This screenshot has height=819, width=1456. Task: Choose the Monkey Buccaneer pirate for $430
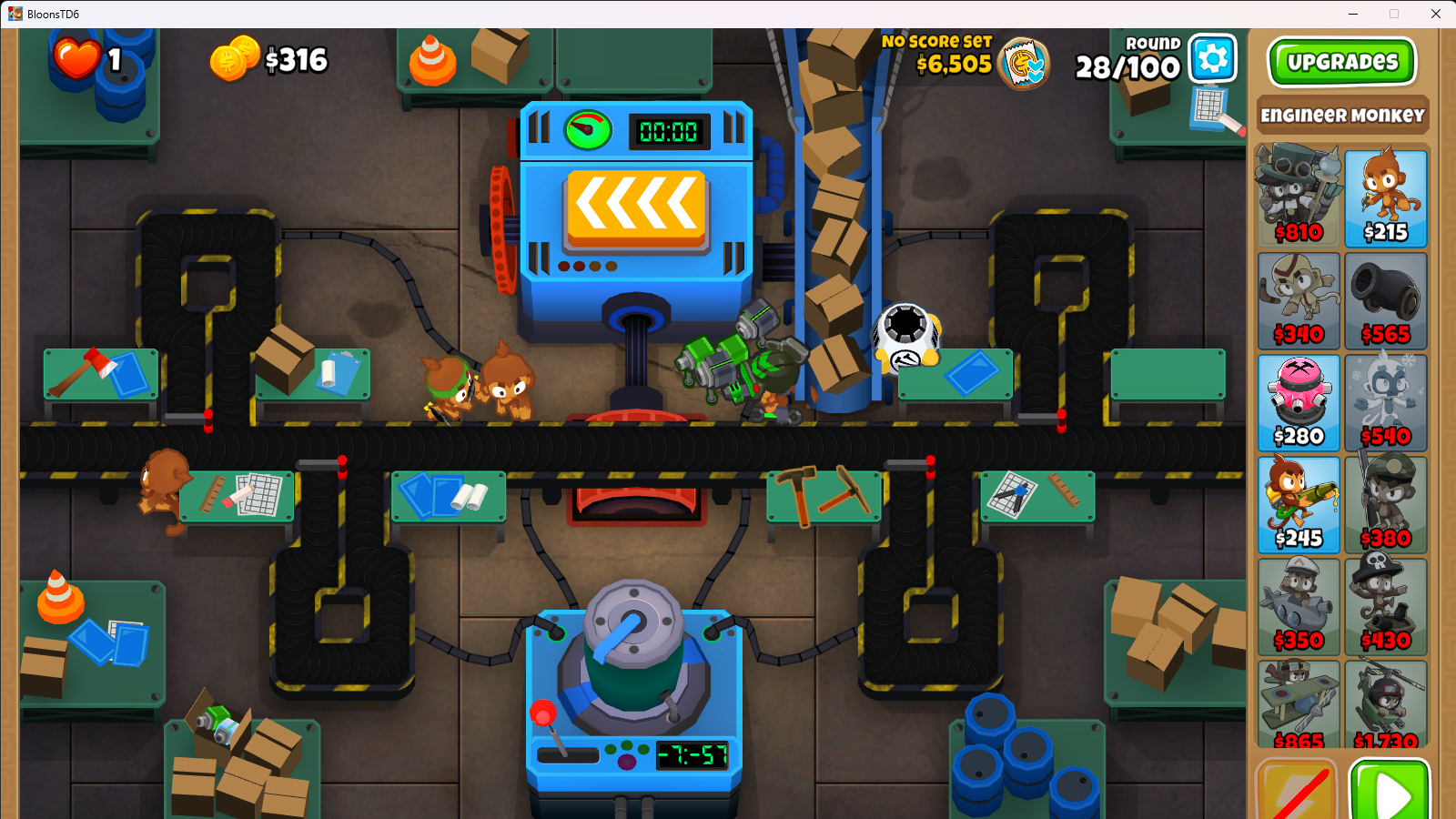pos(1385,606)
